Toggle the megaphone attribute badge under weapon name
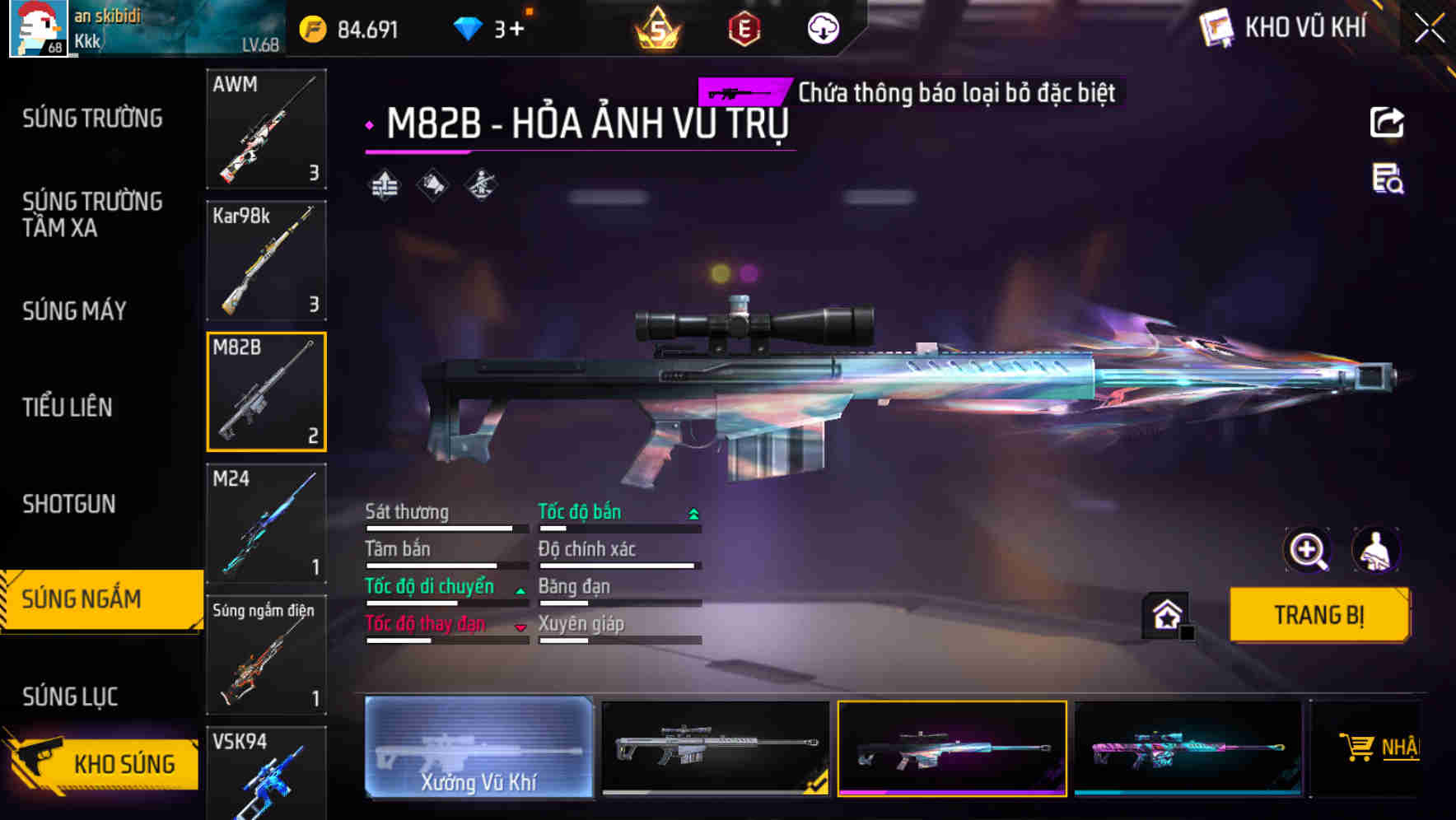Image resolution: width=1456 pixels, height=820 pixels. 431,185
